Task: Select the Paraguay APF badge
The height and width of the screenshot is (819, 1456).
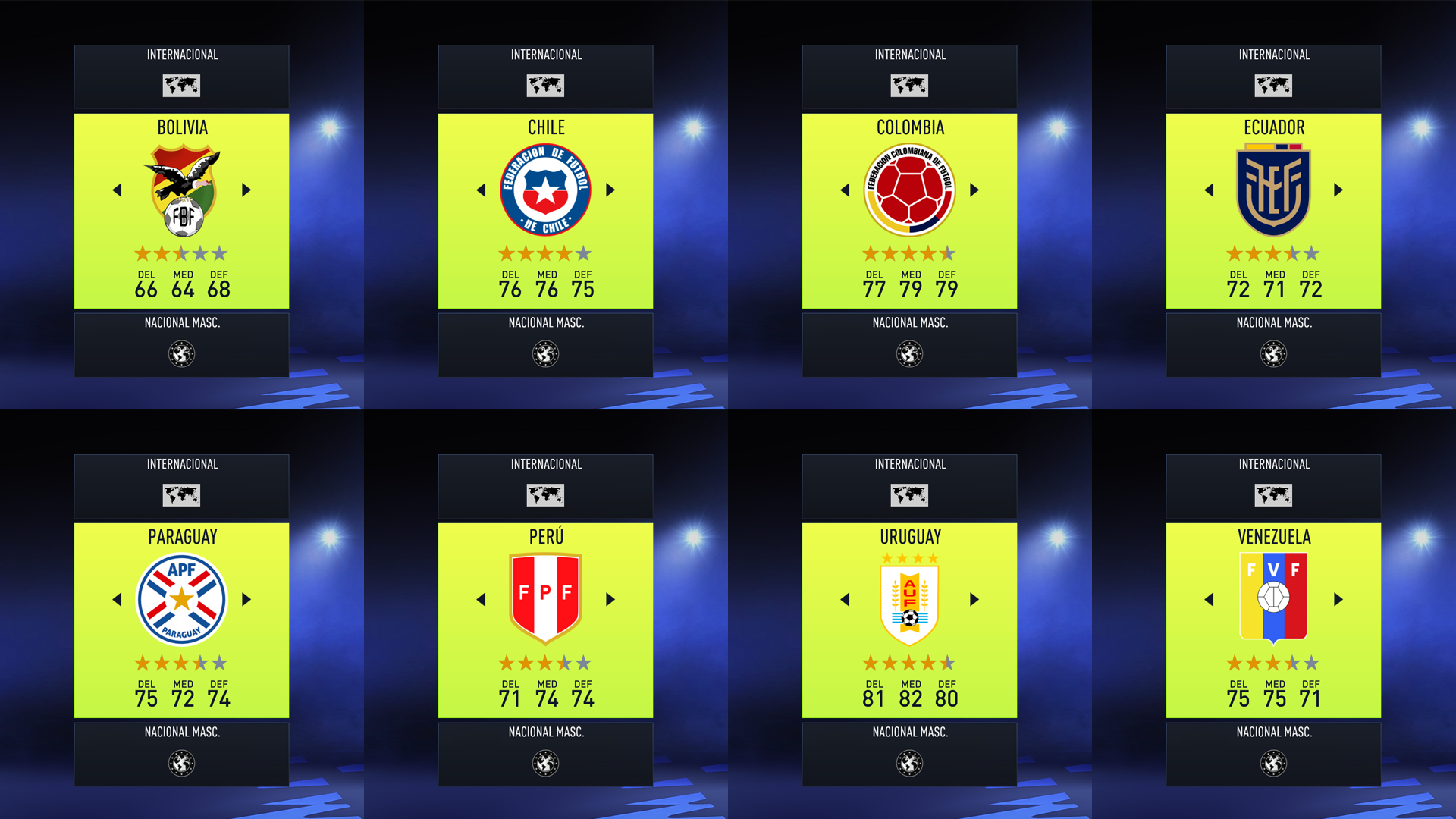Action: (181, 598)
